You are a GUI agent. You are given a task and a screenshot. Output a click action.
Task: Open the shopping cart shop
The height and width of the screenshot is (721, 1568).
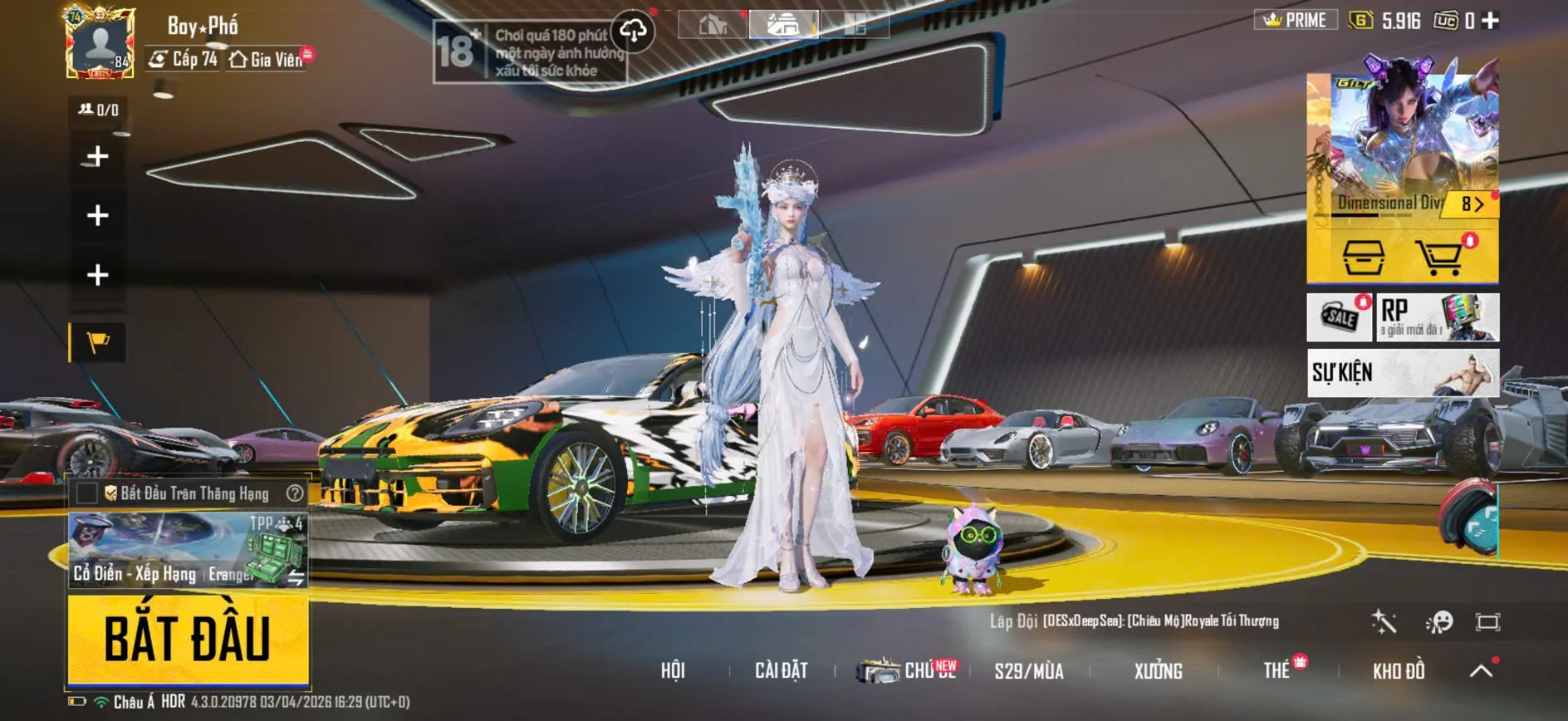point(1439,257)
